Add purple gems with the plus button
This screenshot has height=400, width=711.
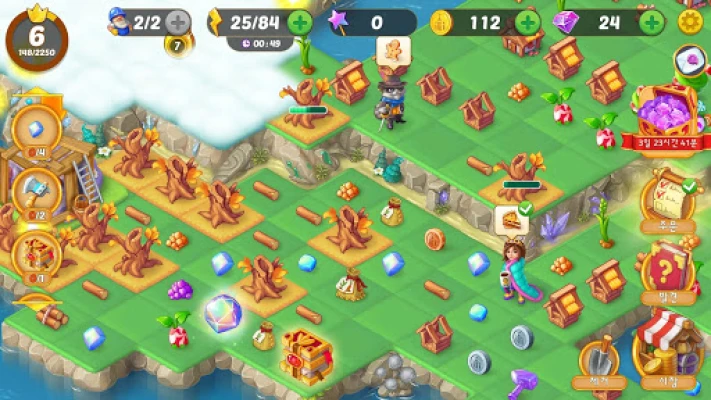(x=651, y=21)
